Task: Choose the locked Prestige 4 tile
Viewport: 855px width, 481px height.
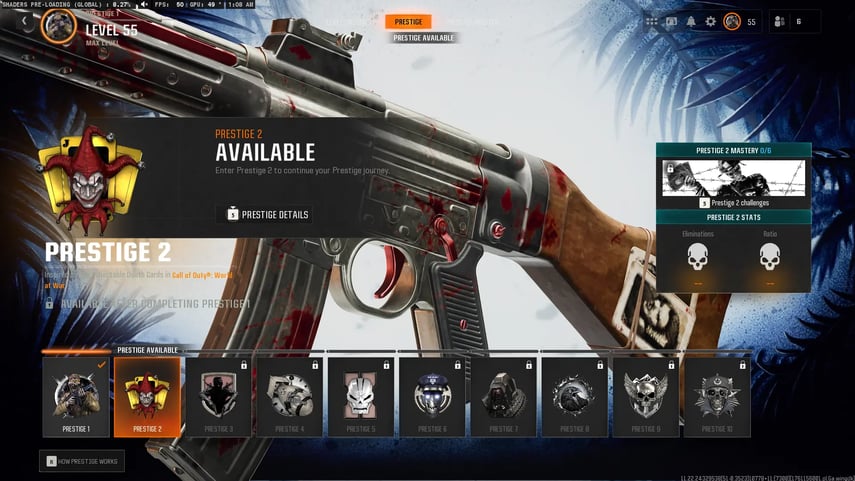Action: pos(289,397)
